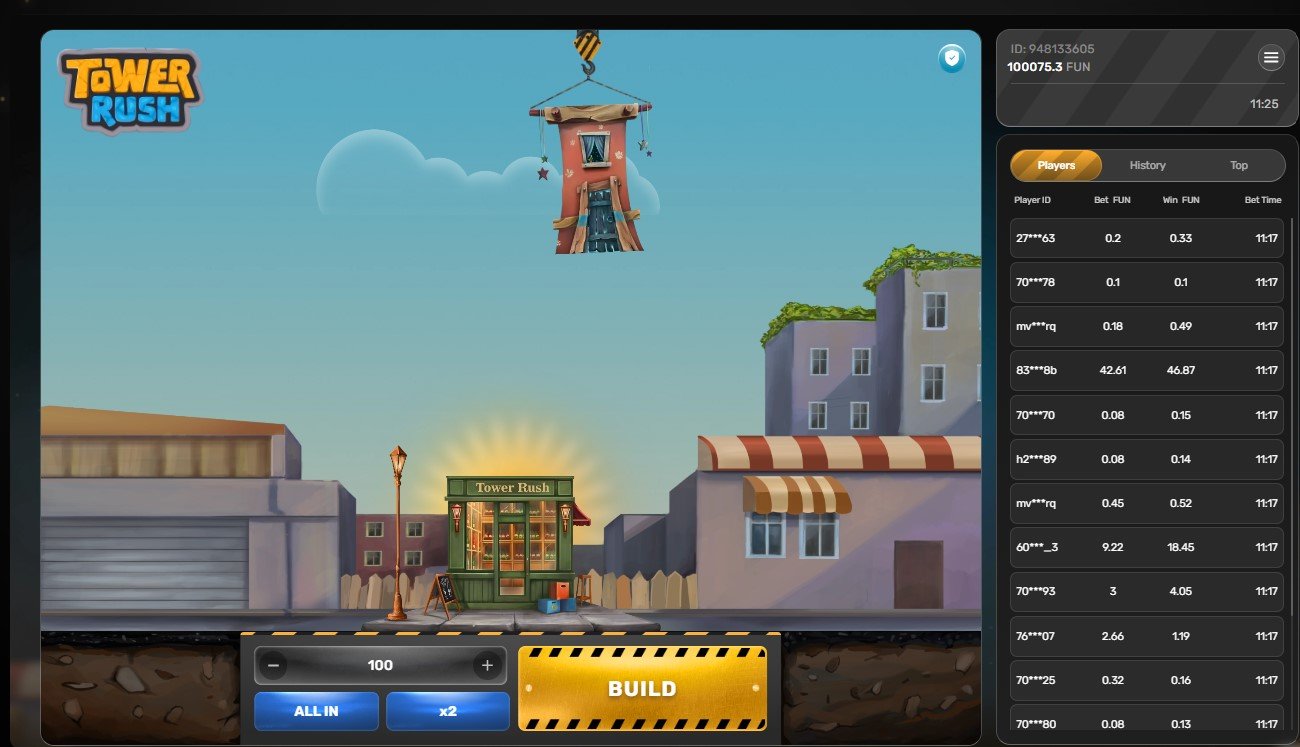Click the Tower Rush logo
Screen dimensions: 1300x747
pos(129,91)
